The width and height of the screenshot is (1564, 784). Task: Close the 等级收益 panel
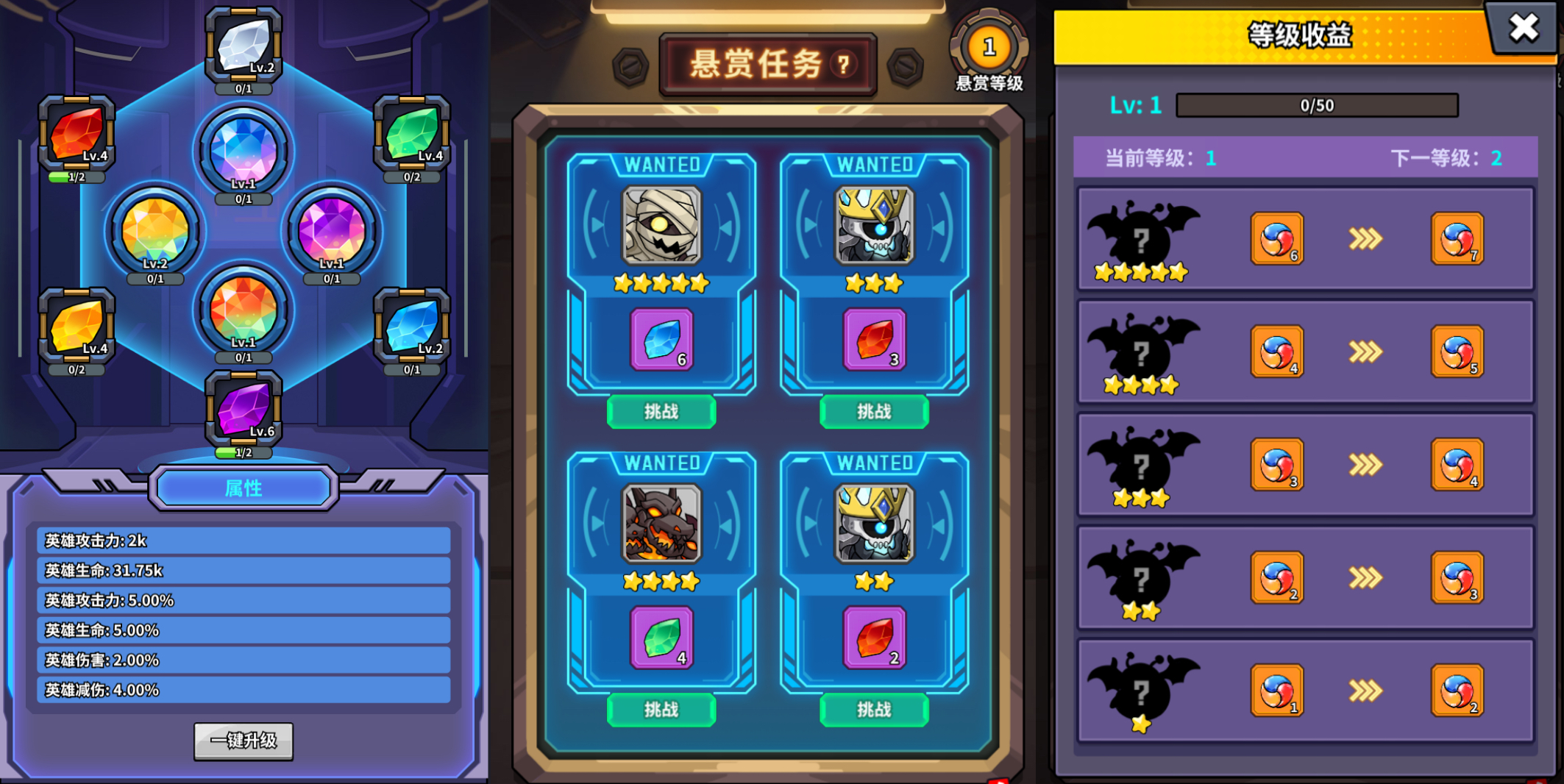click(x=1524, y=29)
